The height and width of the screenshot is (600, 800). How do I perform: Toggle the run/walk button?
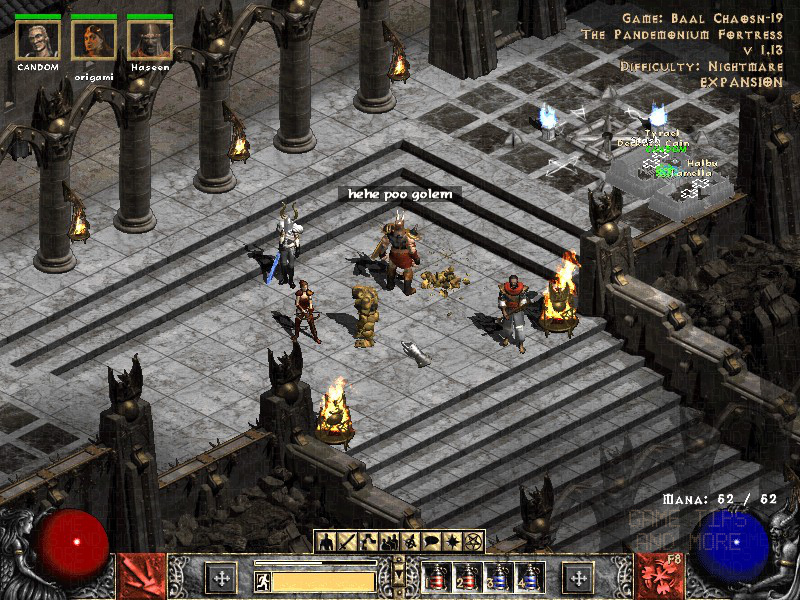click(x=262, y=580)
